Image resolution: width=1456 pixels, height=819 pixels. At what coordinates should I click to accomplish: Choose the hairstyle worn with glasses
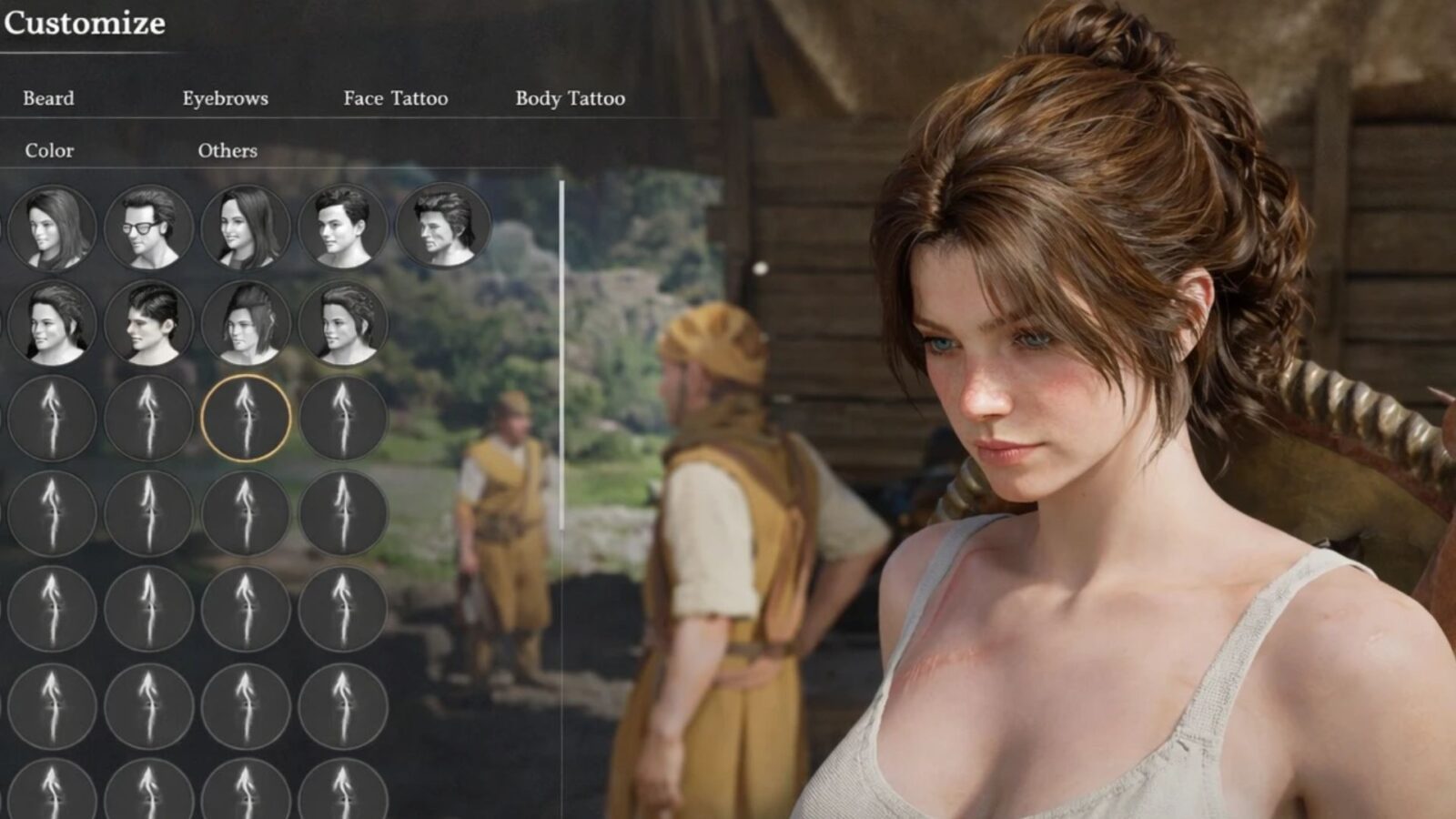(x=148, y=227)
